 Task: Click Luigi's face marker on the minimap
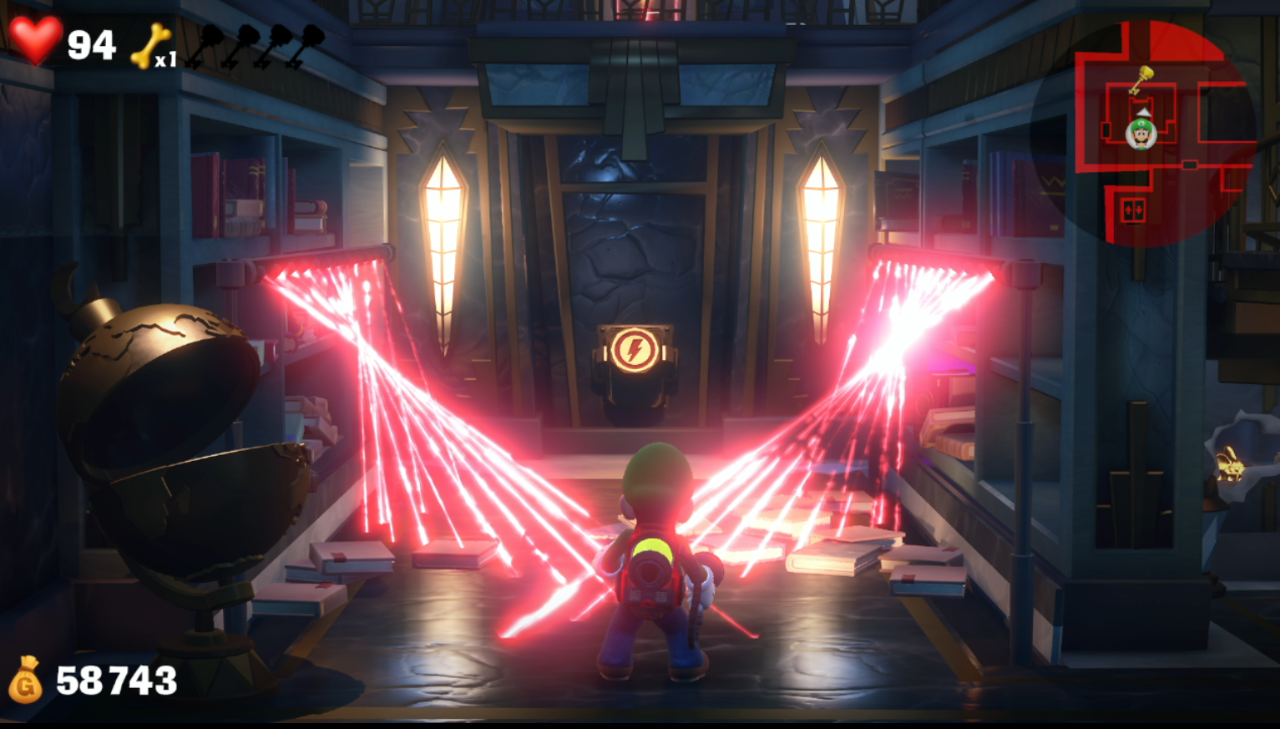point(1141,132)
